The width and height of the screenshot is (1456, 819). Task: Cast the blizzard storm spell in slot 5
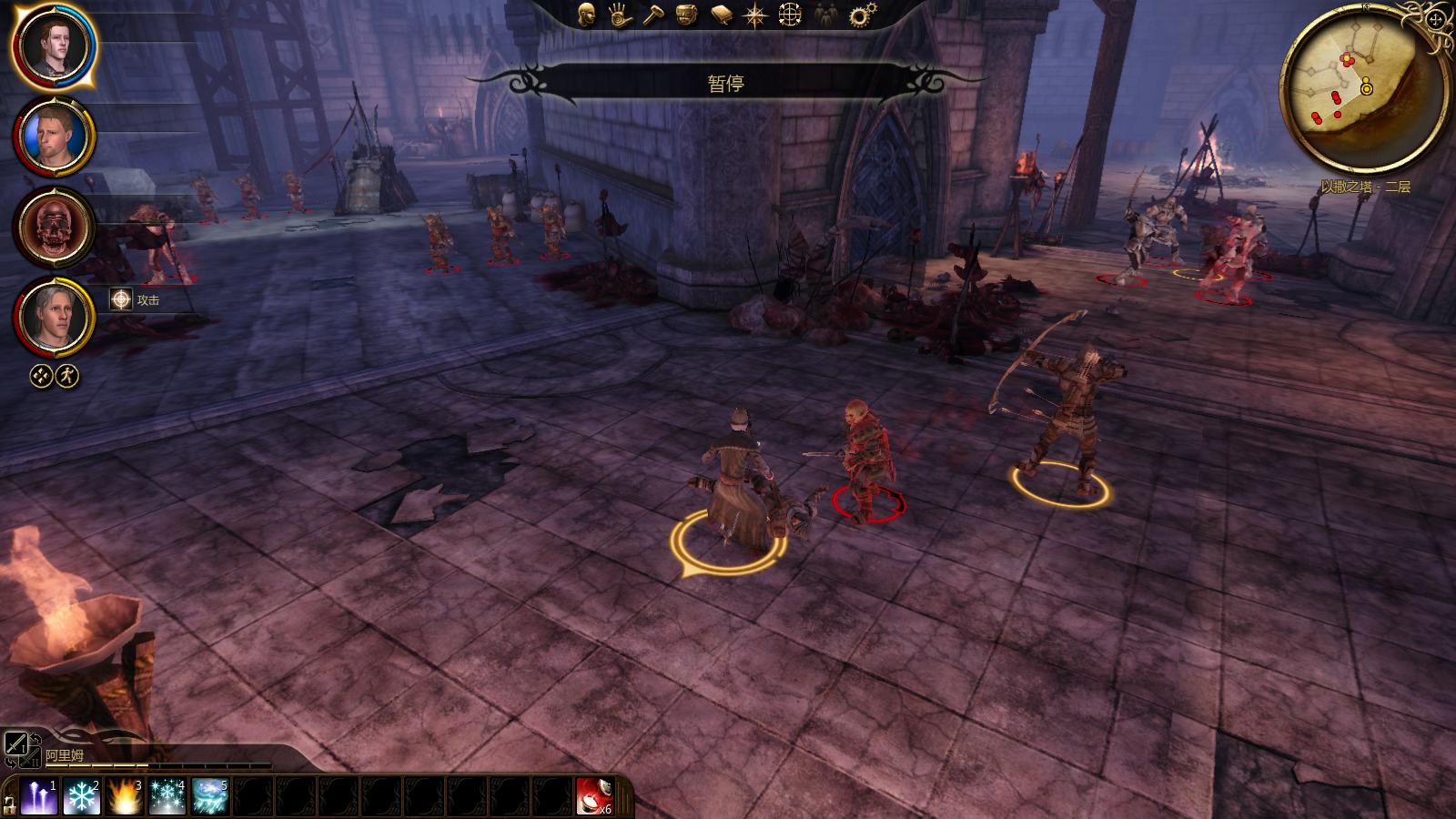coord(210,797)
